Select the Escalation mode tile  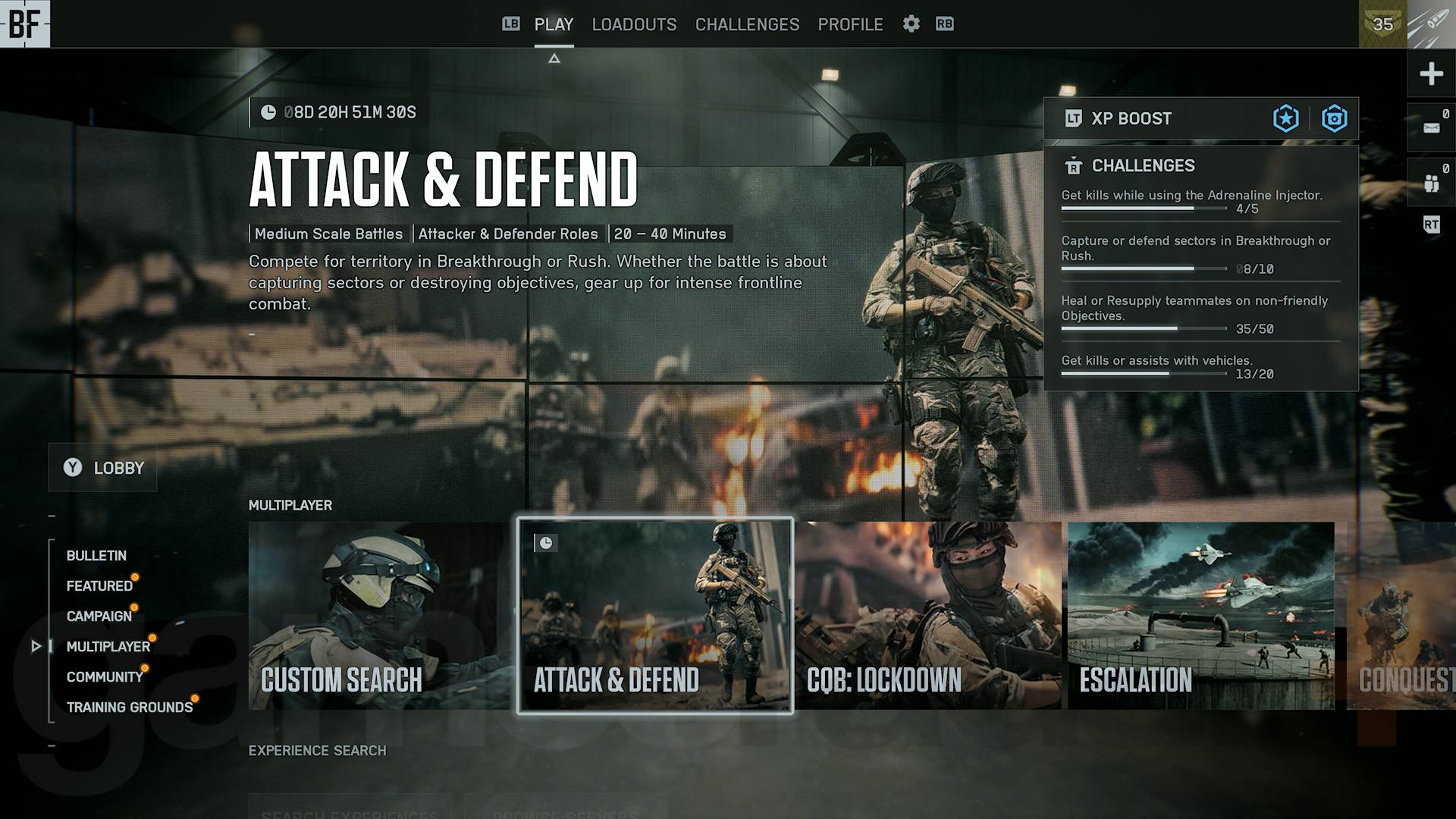1200,614
